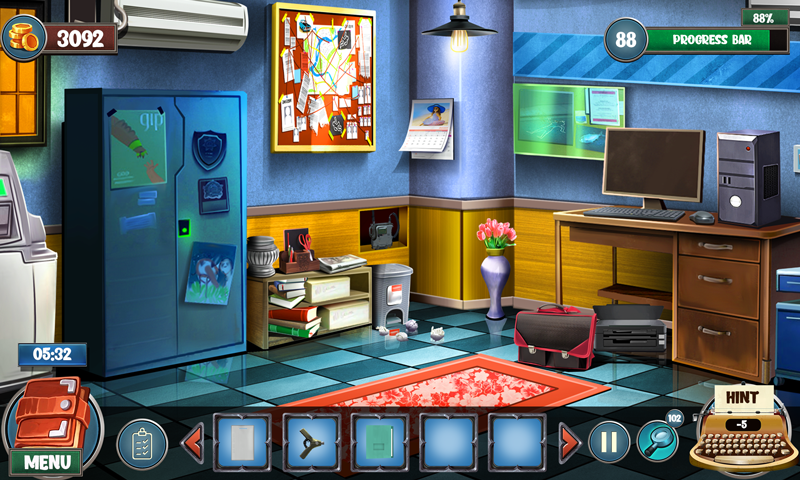
Task: Select the green notebook inventory slot
Action: (x=379, y=441)
